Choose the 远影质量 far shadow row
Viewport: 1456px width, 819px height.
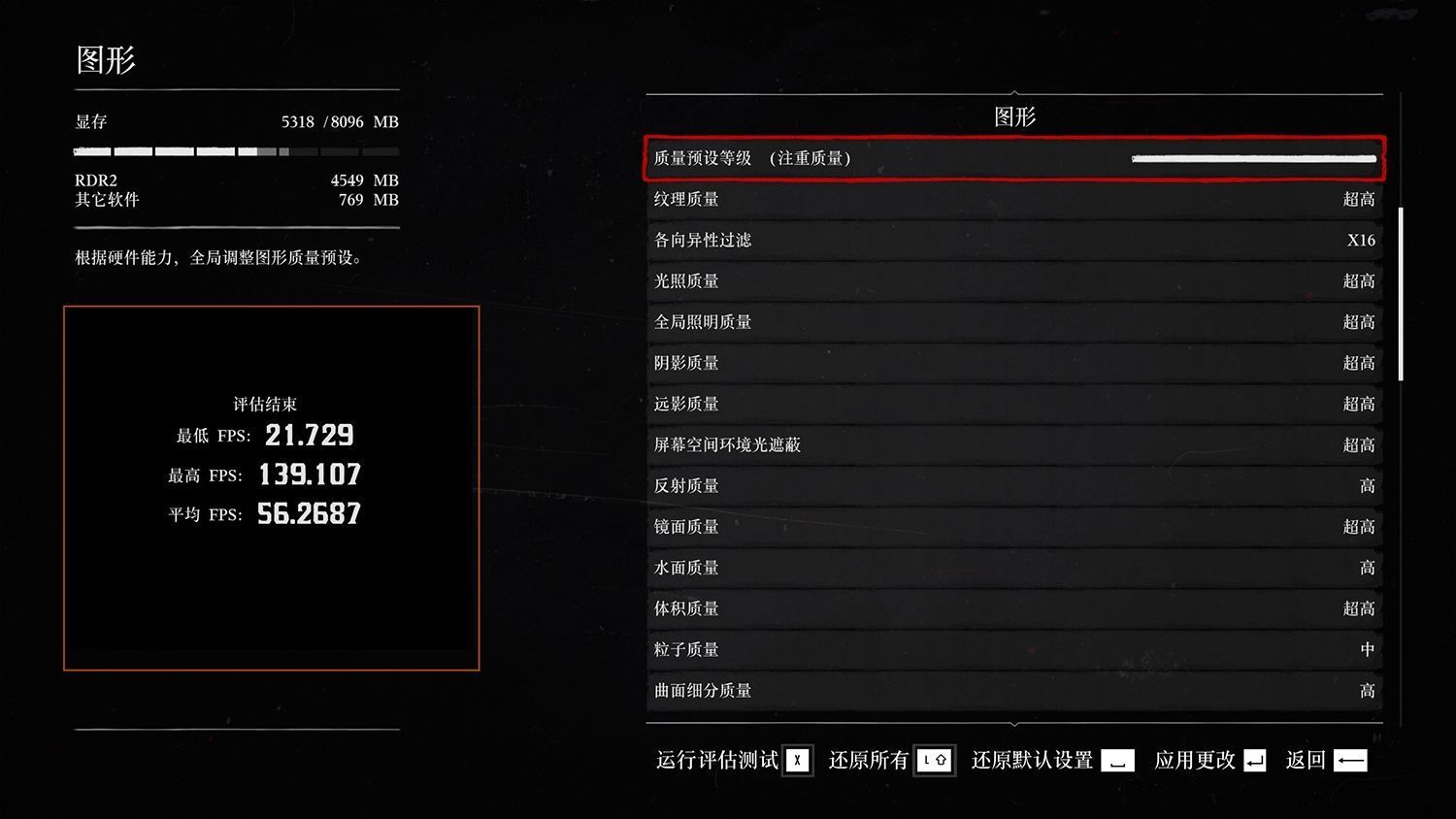1014,404
